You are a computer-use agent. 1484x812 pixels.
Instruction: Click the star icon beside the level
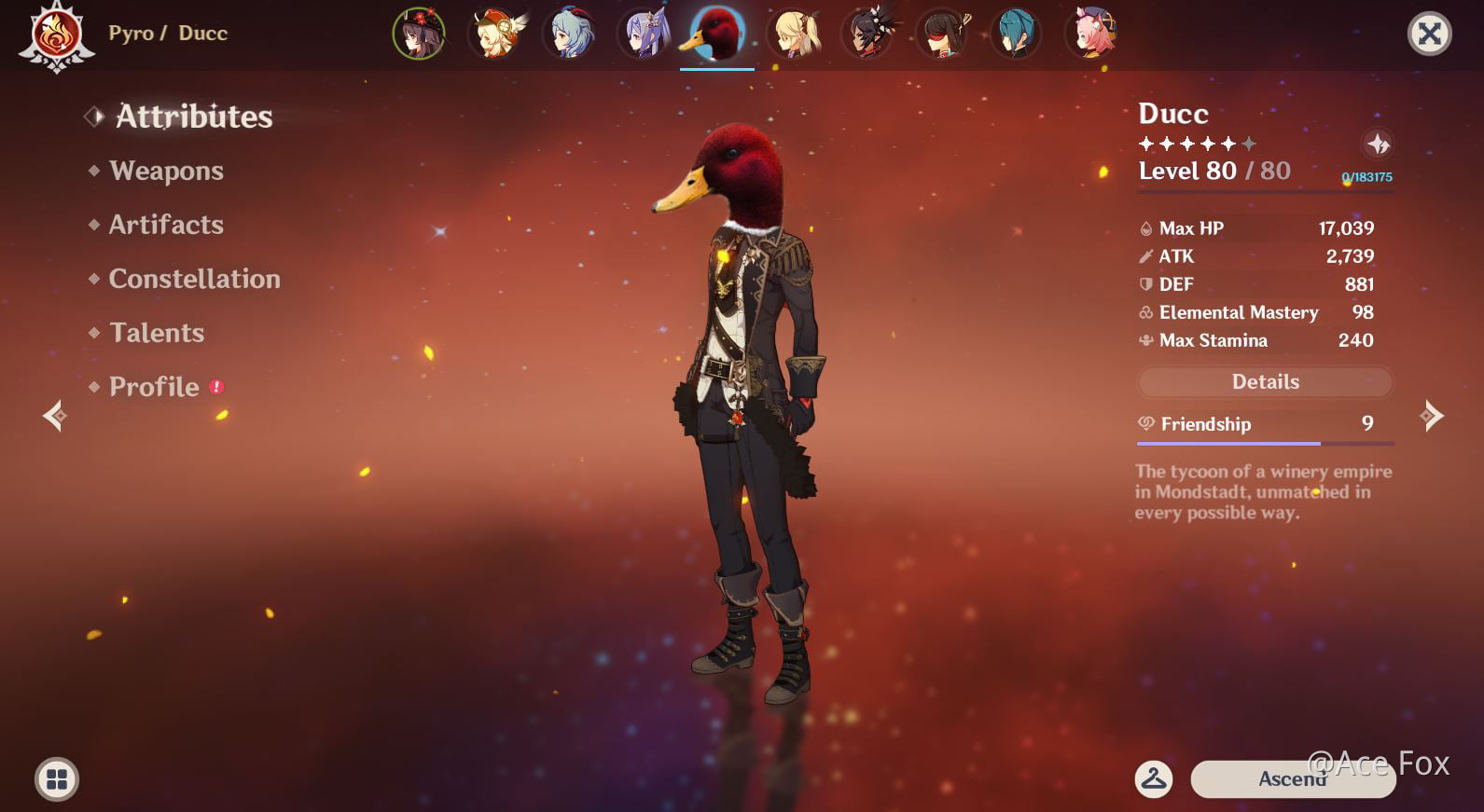tap(1378, 145)
